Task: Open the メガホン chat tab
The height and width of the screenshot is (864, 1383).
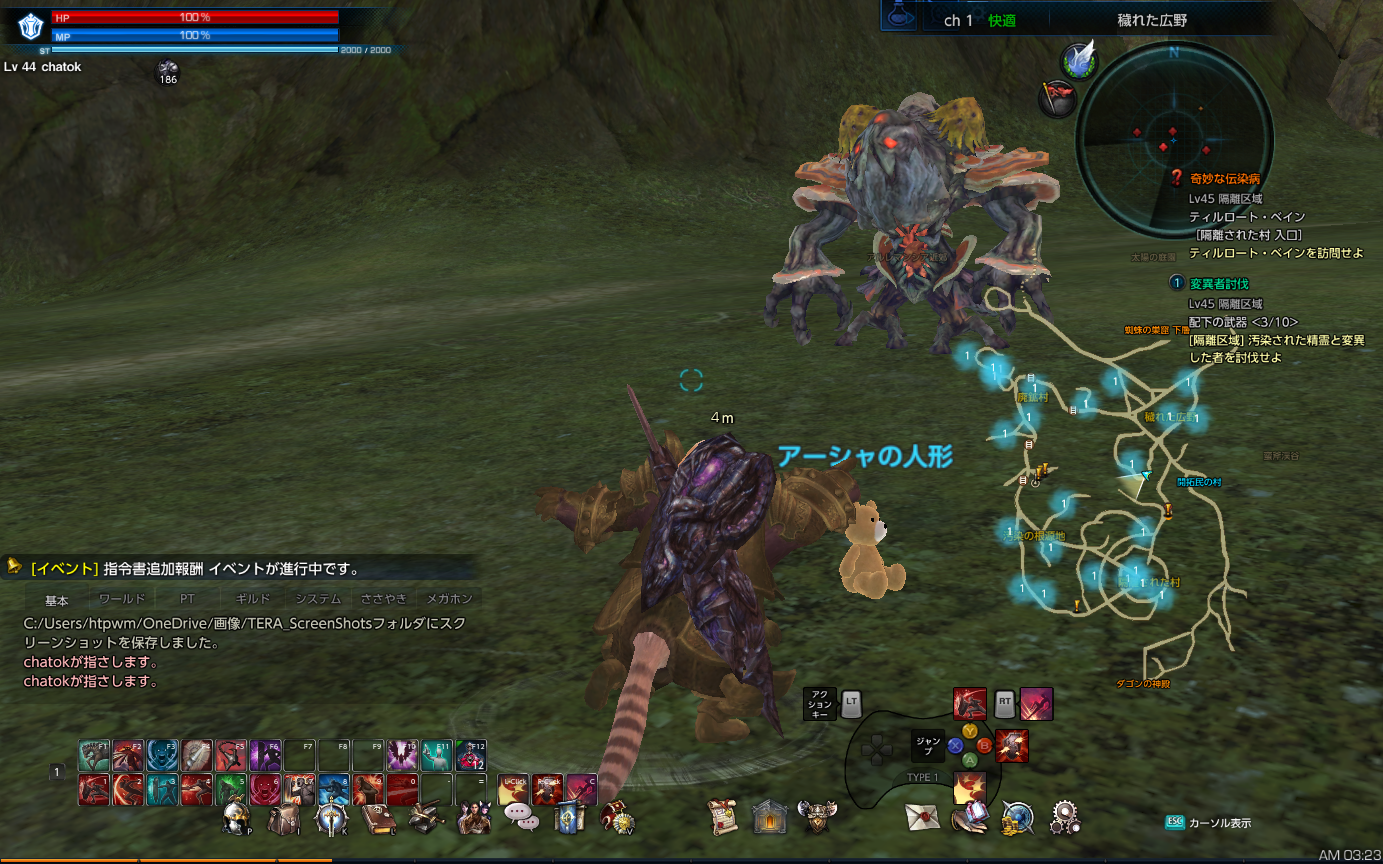Action: 449,599
